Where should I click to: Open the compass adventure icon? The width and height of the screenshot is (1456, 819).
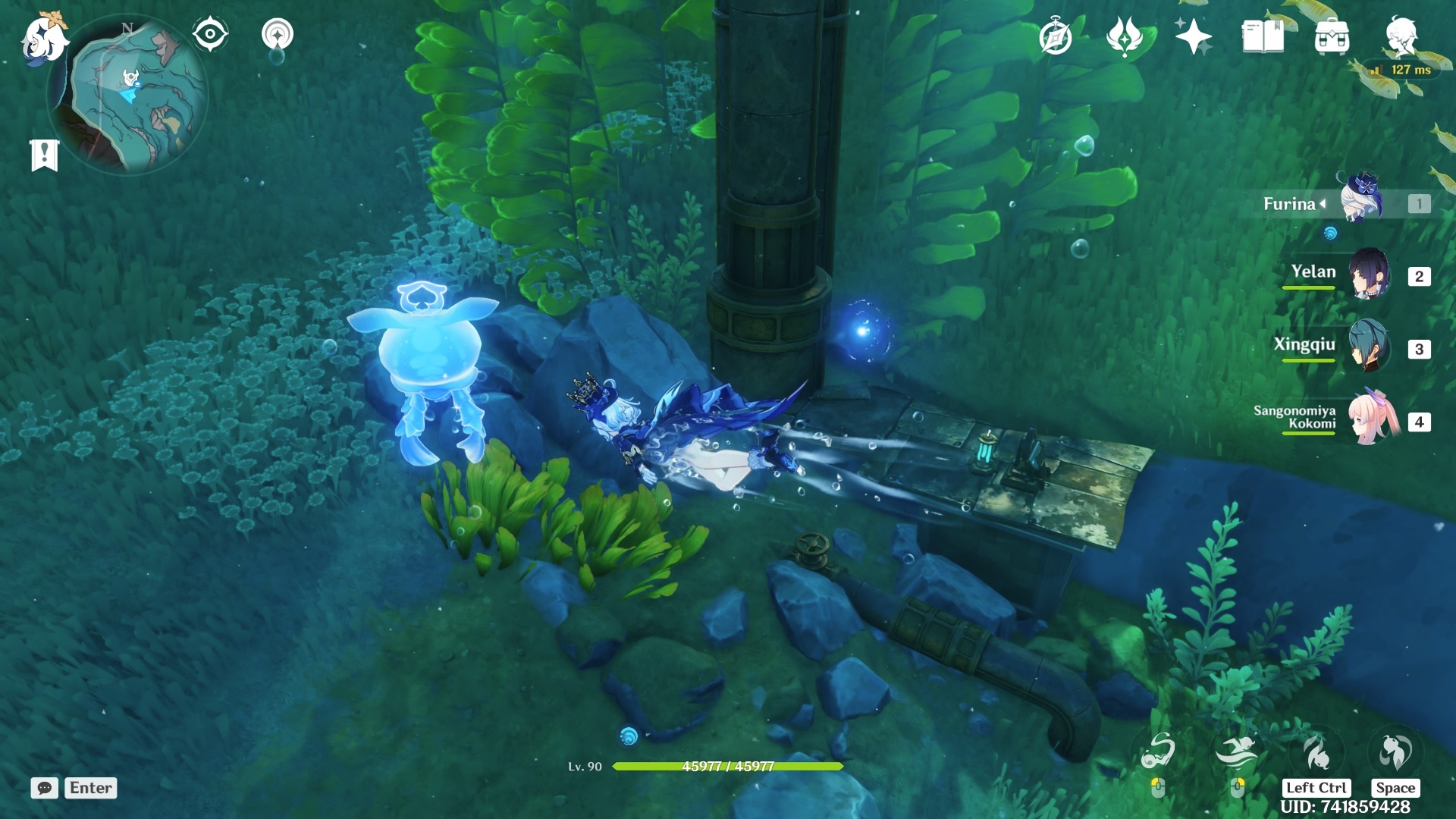click(1055, 37)
